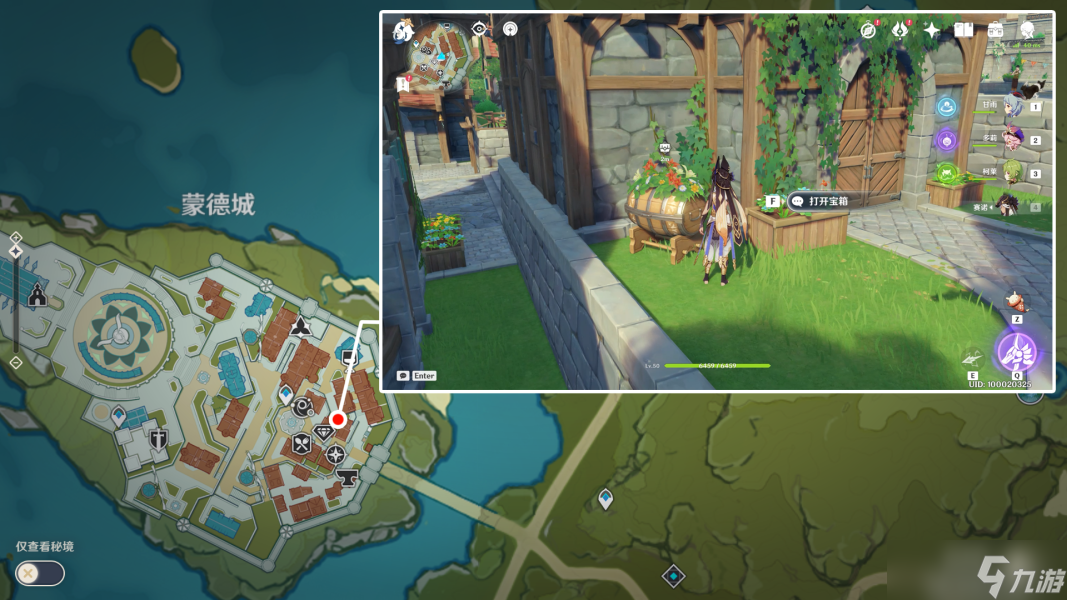Select the restaurant fork-and-knife map marker

pos(301,445)
